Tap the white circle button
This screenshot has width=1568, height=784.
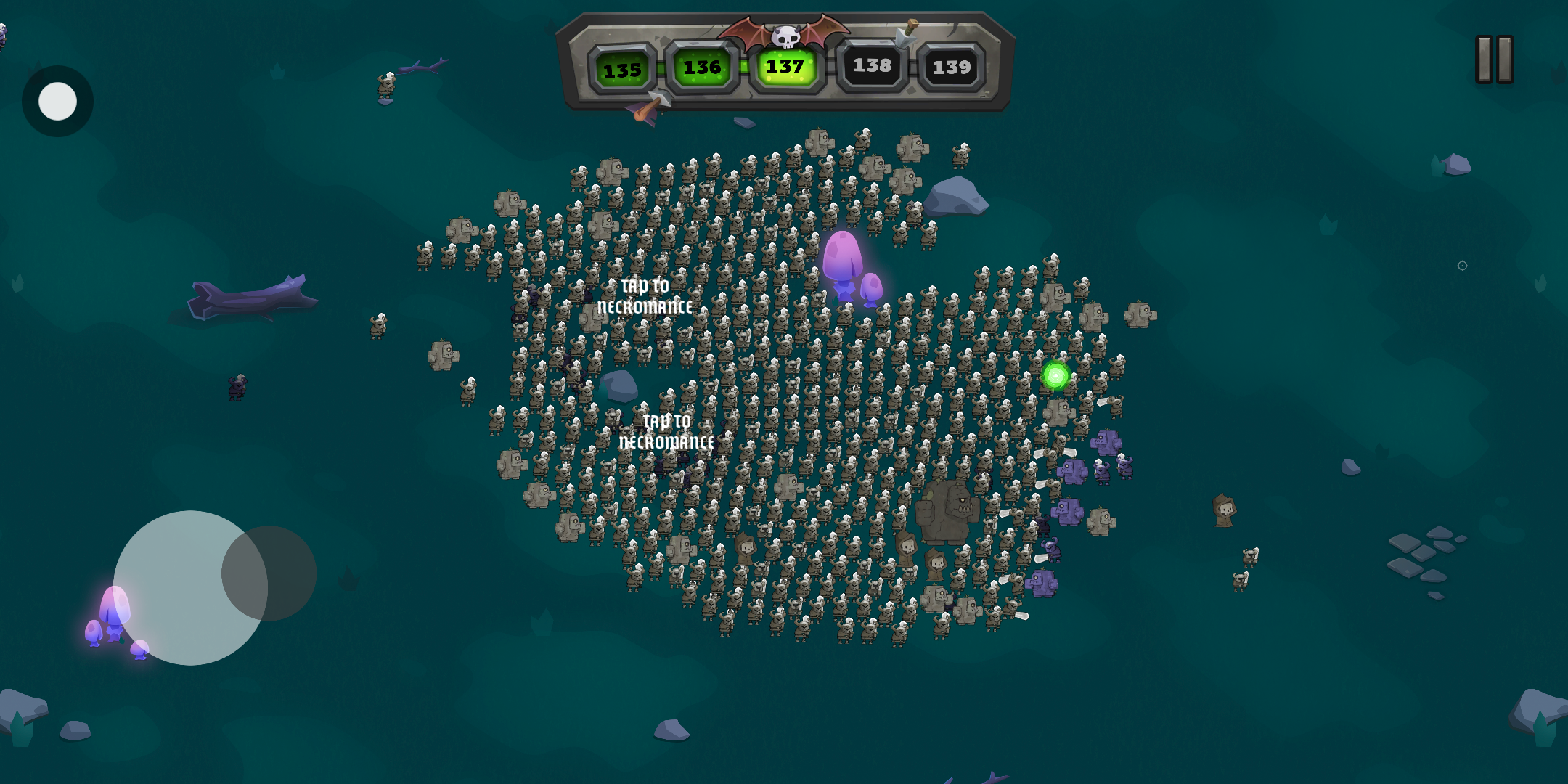click(x=57, y=101)
